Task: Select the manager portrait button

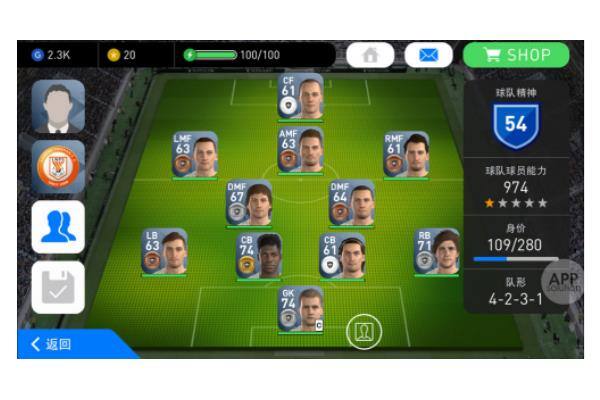Action: point(58,106)
